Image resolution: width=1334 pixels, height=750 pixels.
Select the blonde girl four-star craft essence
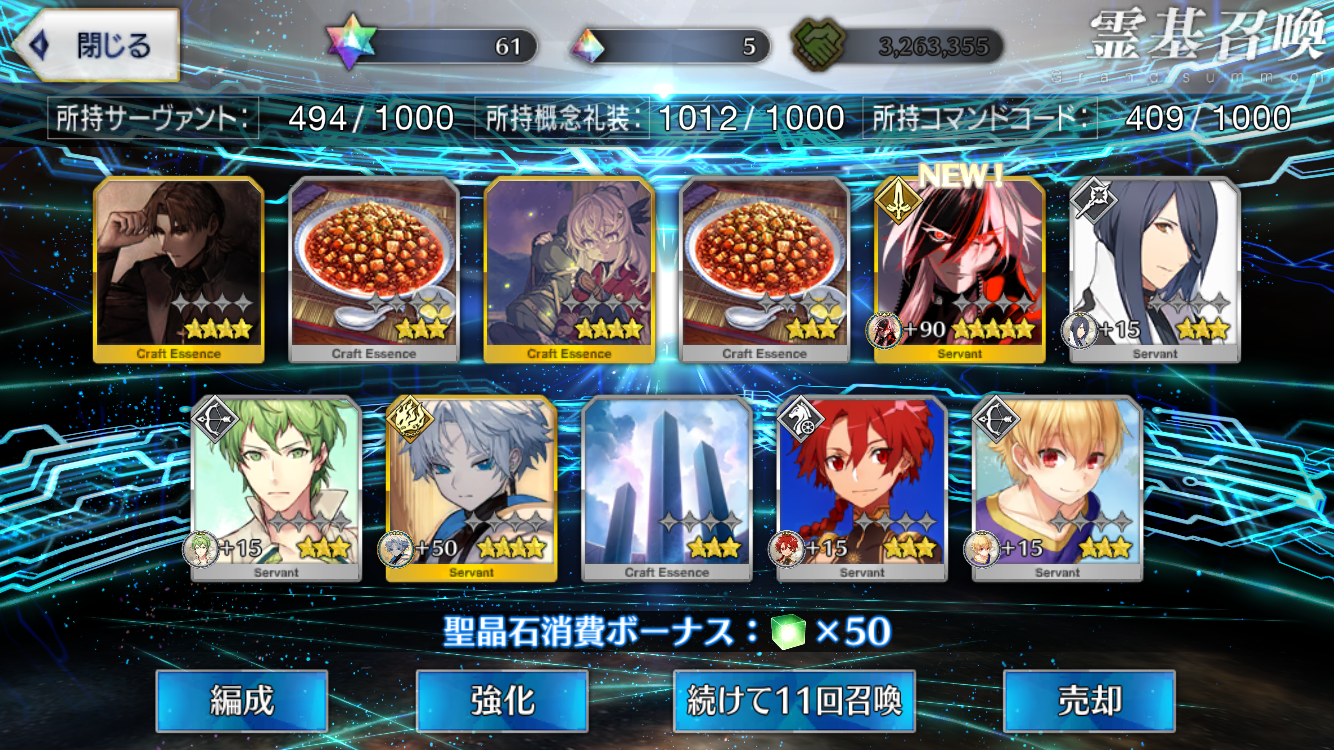click(x=569, y=270)
